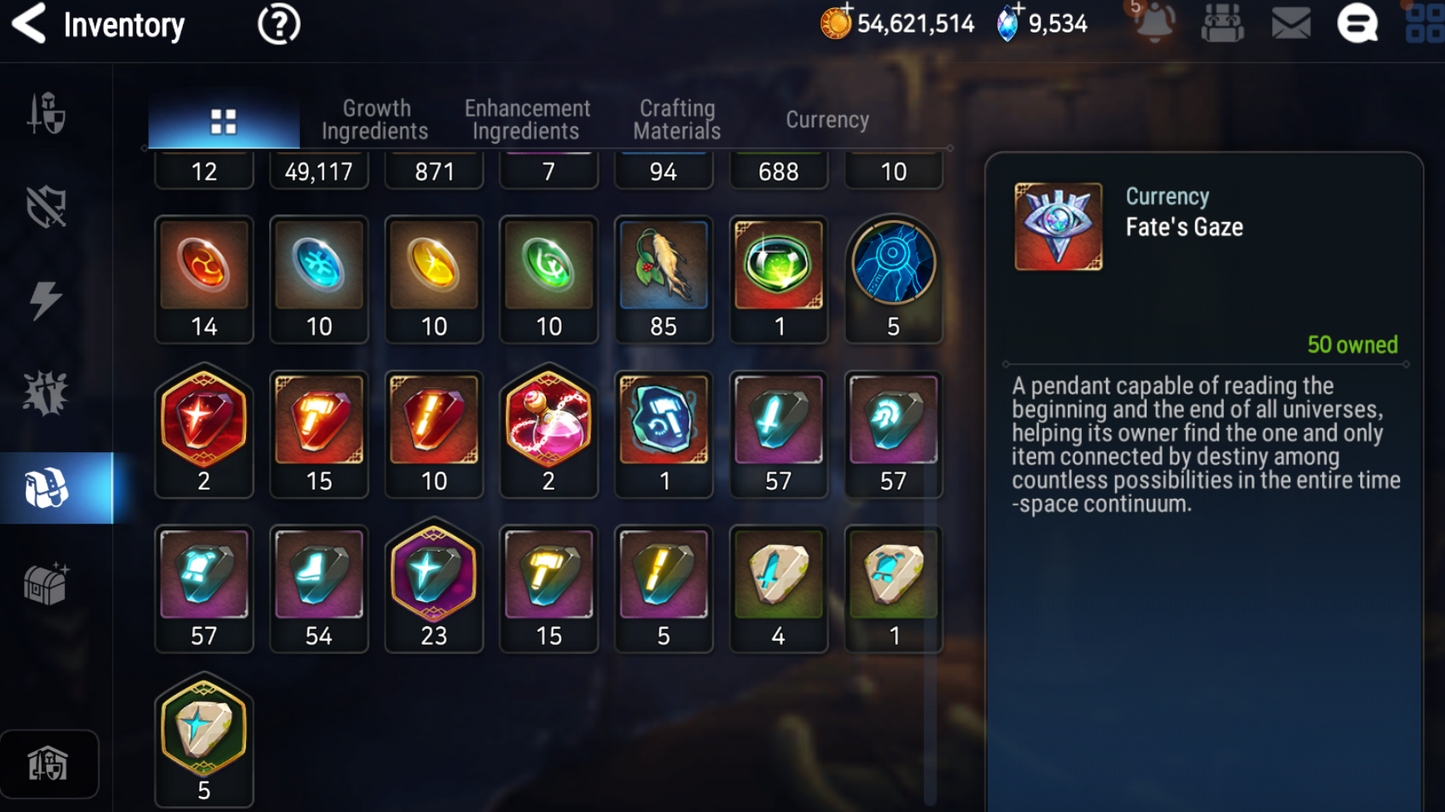Add more gold with the coin icon
This screenshot has height=812, width=1445.
pos(836,22)
